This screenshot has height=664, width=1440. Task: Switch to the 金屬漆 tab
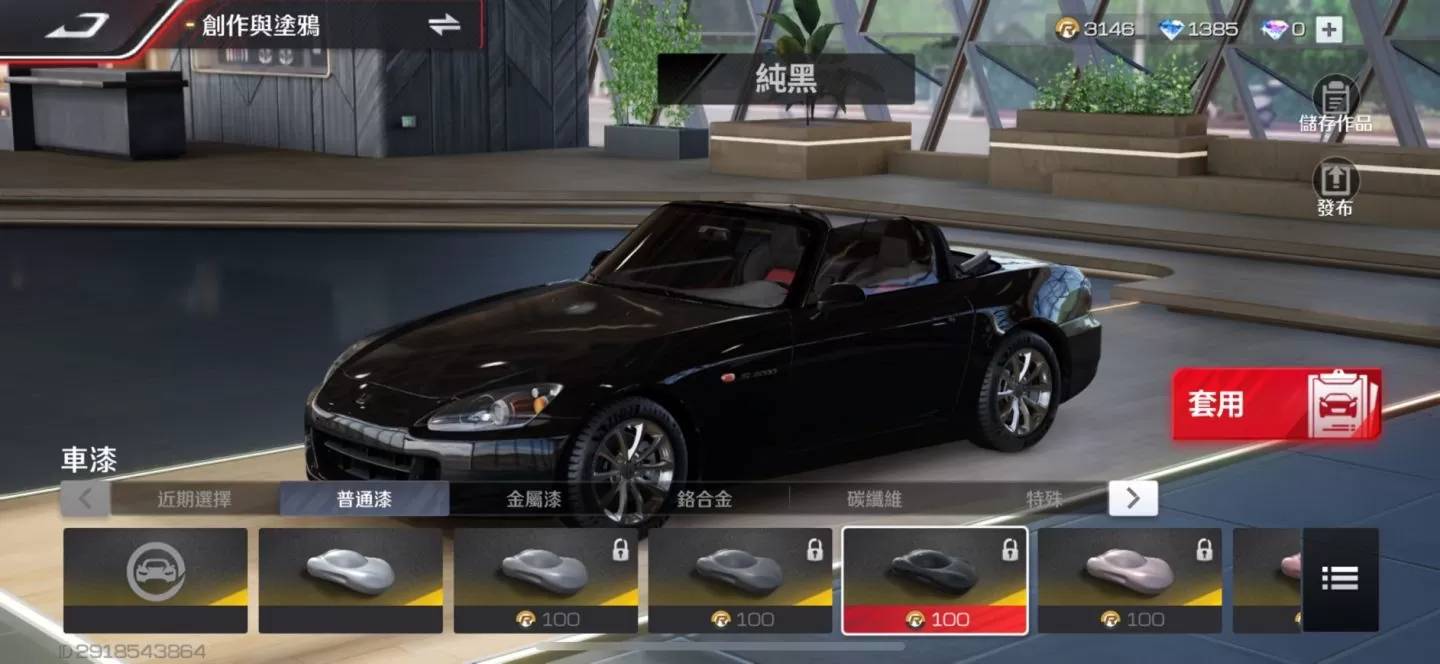[534, 499]
